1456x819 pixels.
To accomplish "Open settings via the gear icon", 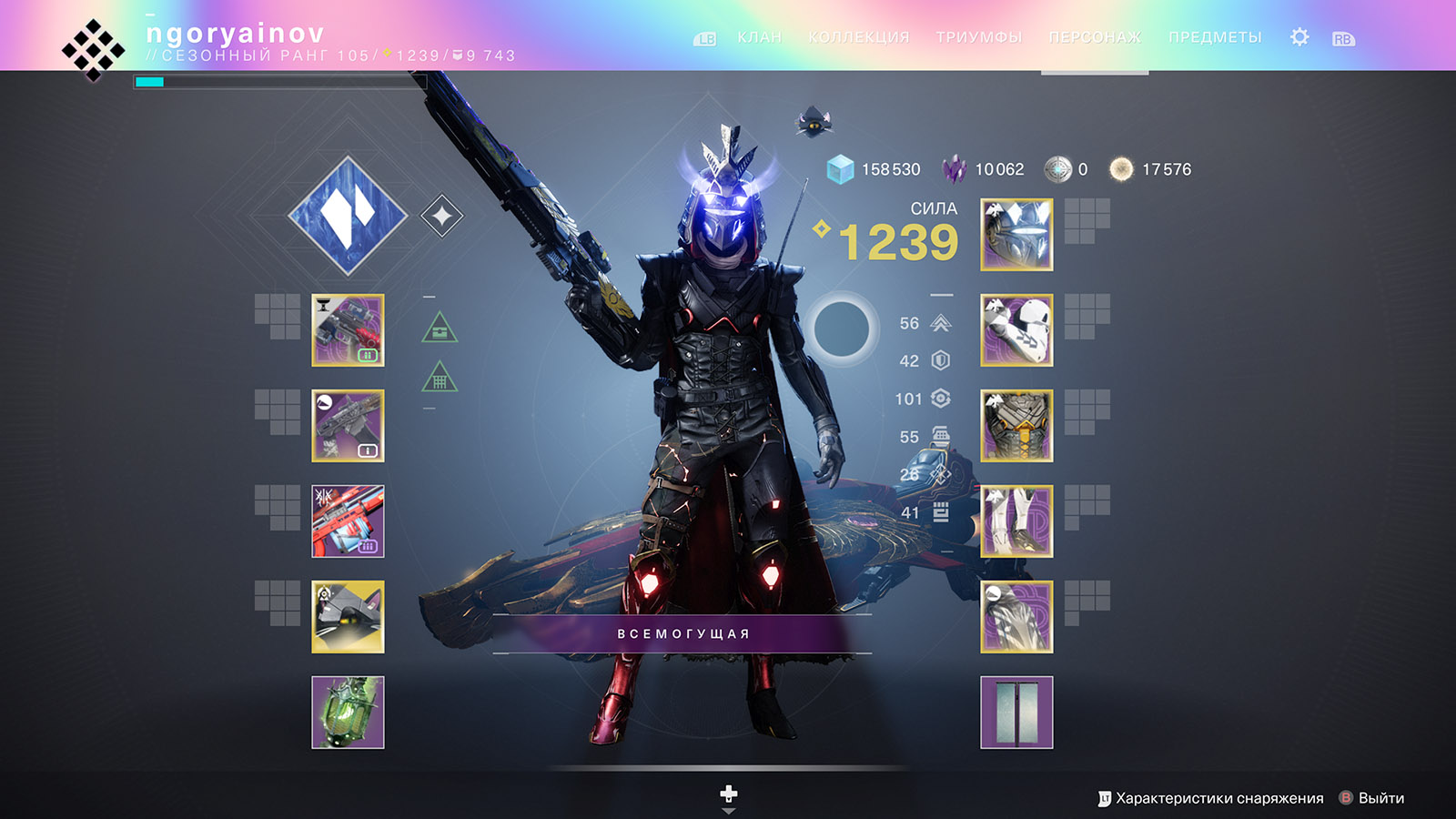I will tap(1299, 37).
